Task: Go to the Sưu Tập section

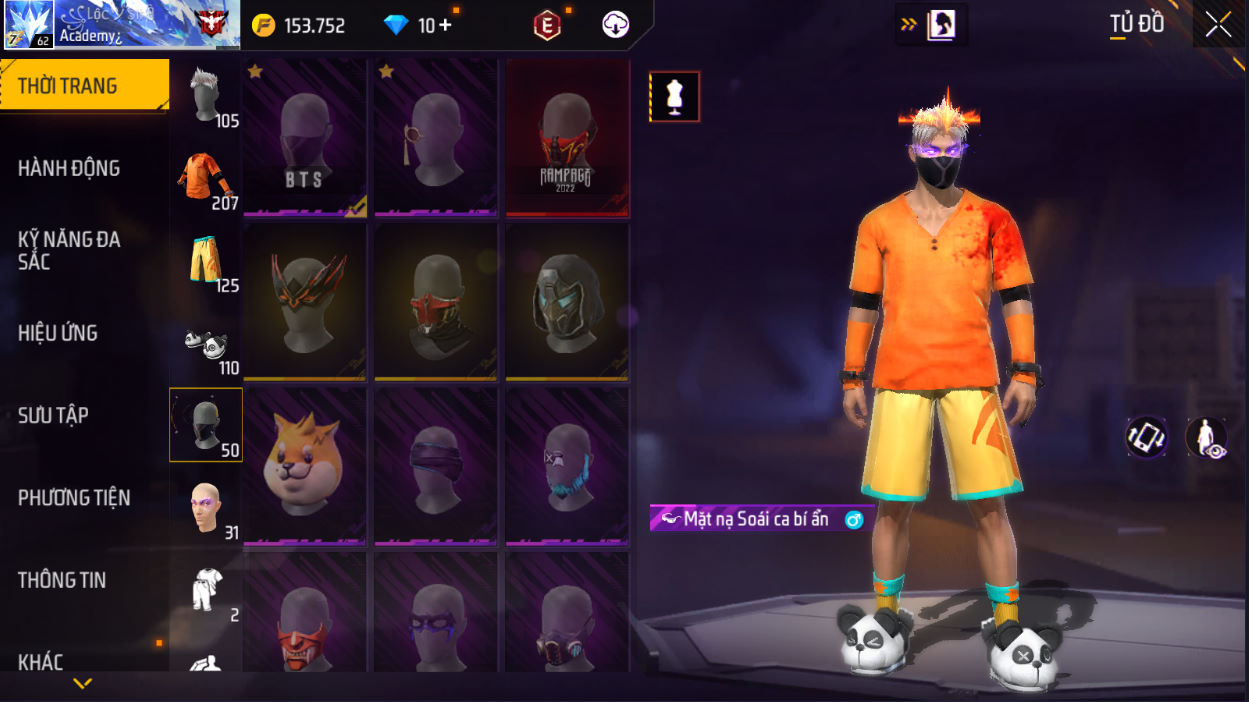Action: 54,415
